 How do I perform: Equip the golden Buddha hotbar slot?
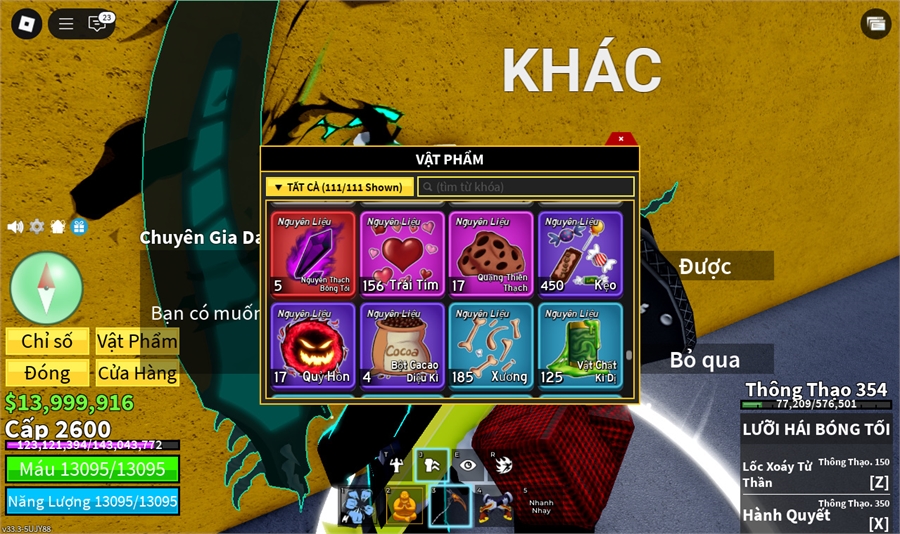pyautogui.click(x=404, y=506)
